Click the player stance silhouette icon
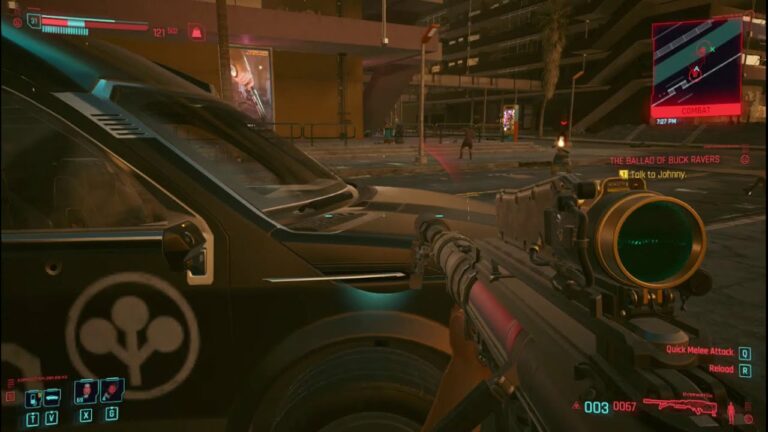 pos(731,411)
